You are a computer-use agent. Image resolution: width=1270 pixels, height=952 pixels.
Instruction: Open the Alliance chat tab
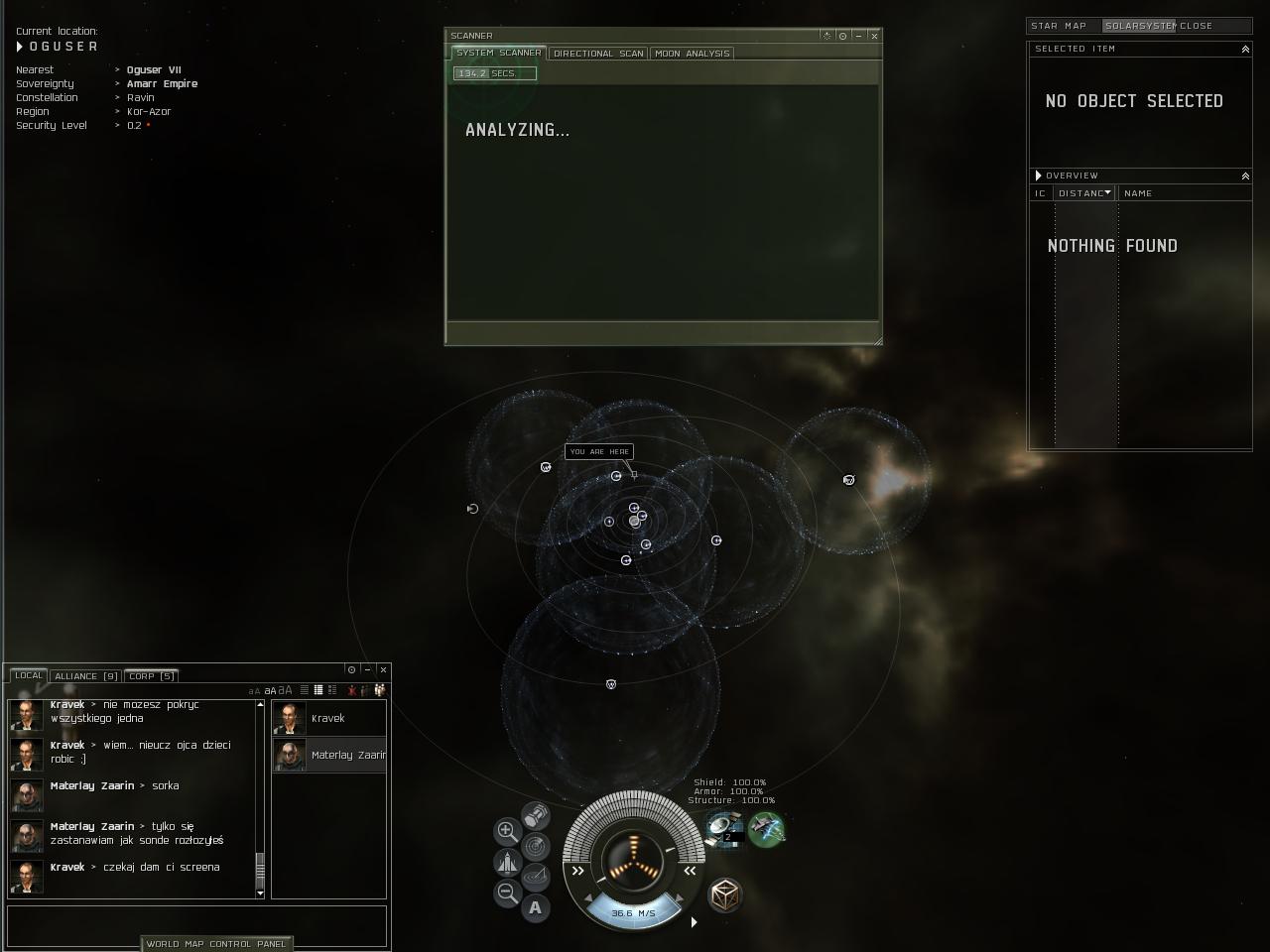pyautogui.click(x=85, y=676)
